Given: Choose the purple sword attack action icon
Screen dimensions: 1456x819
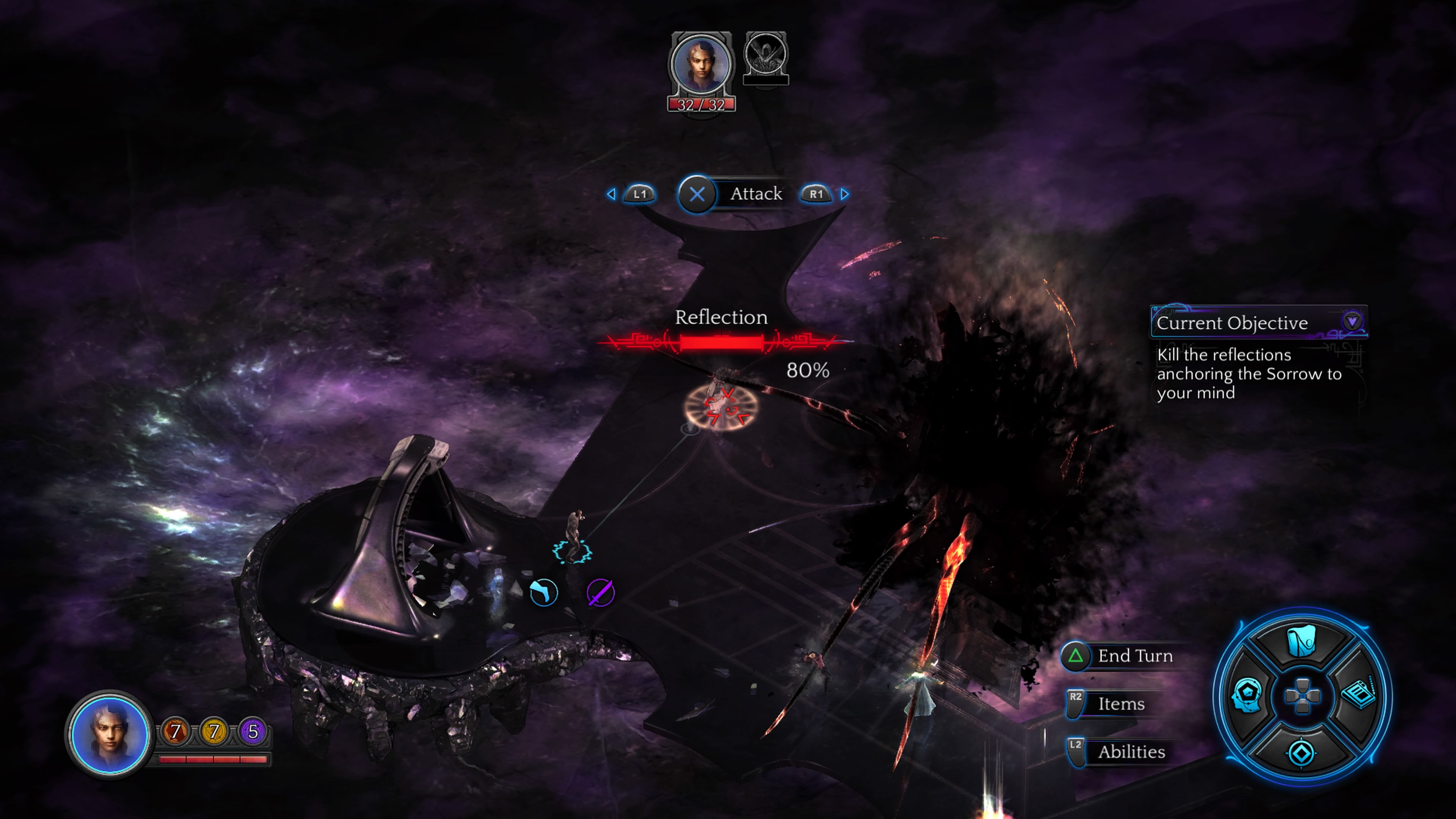Looking at the screenshot, I should tap(600, 593).
